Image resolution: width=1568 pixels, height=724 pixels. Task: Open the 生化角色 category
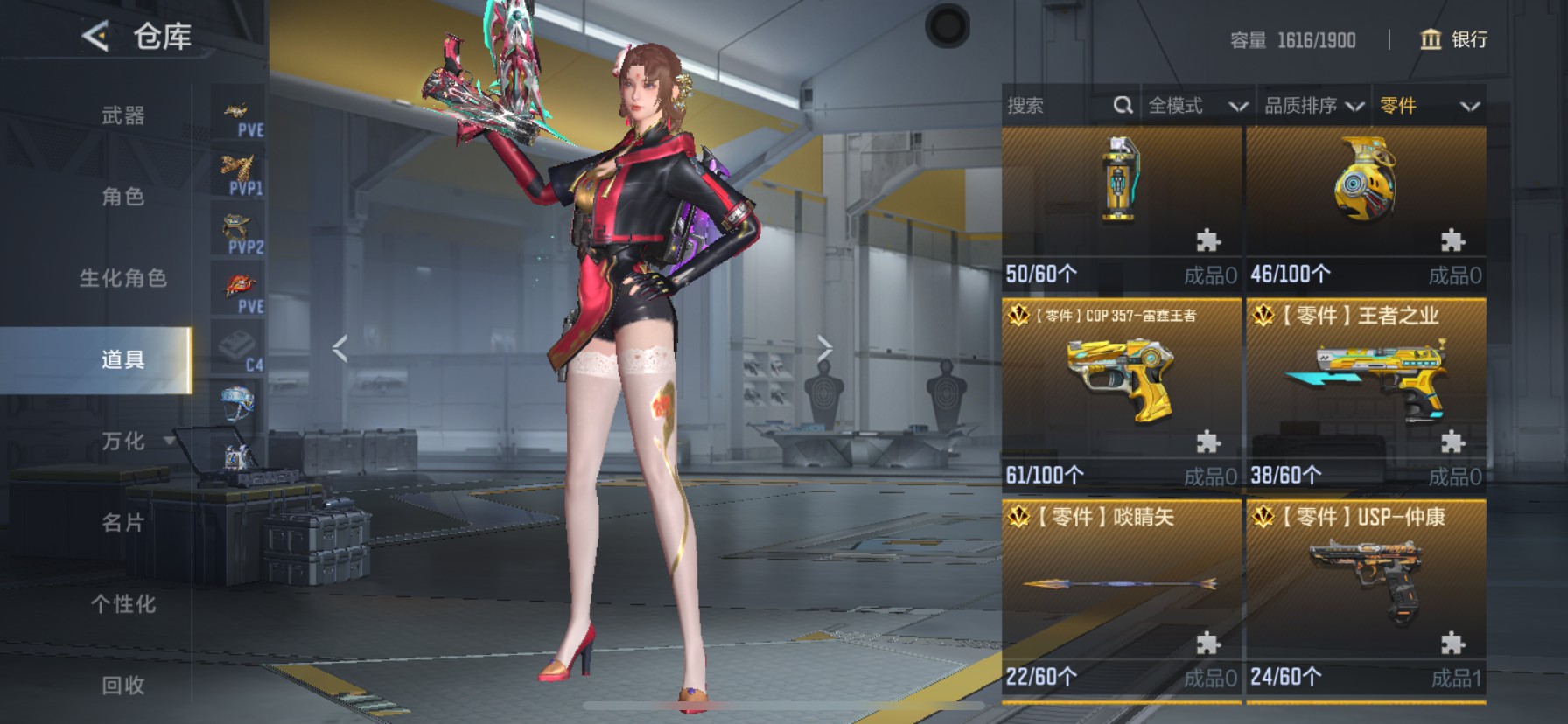122,278
